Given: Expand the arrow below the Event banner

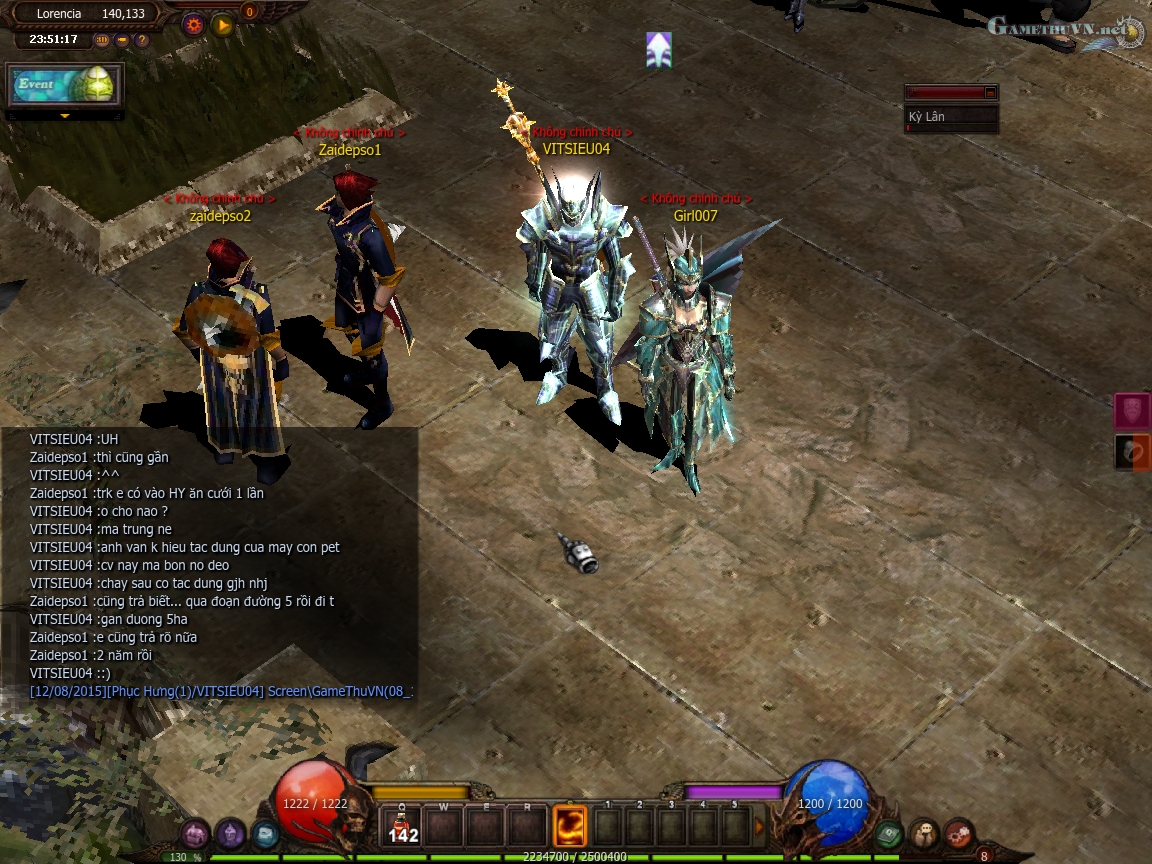Looking at the screenshot, I should click(x=65, y=116).
